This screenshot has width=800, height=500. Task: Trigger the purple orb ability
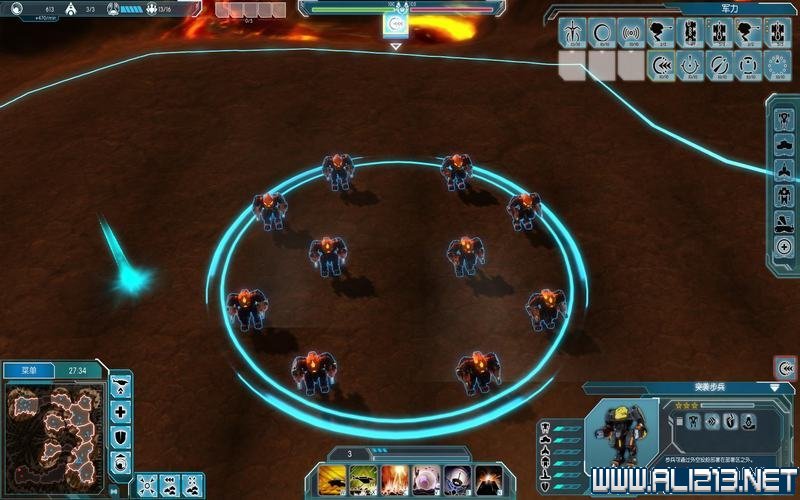[x=426, y=479]
